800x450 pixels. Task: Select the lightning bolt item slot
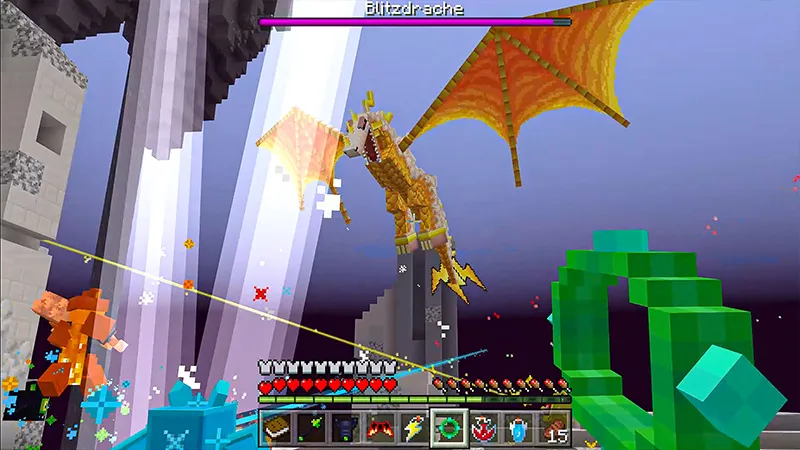point(414,427)
